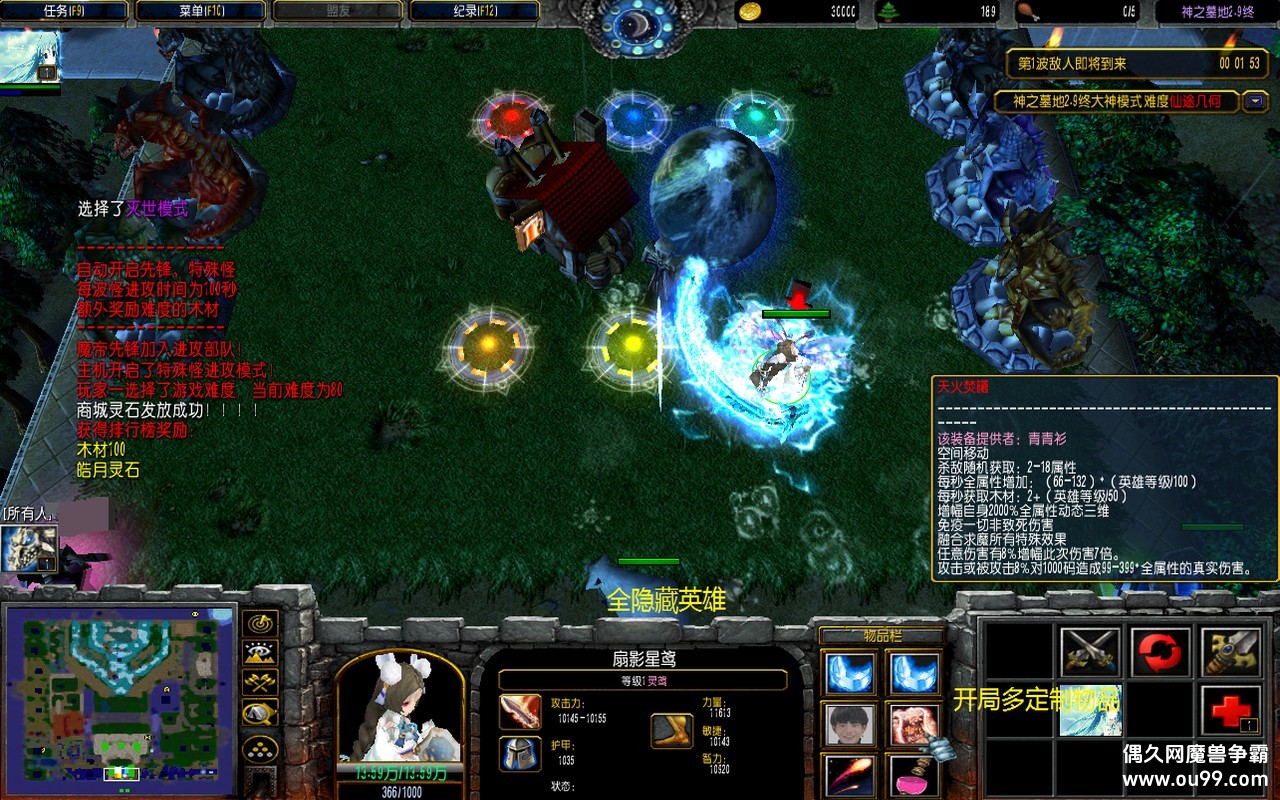The height and width of the screenshot is (800, 1280).
Task: Use the face photo inventory item
Action: coord(850,725)
